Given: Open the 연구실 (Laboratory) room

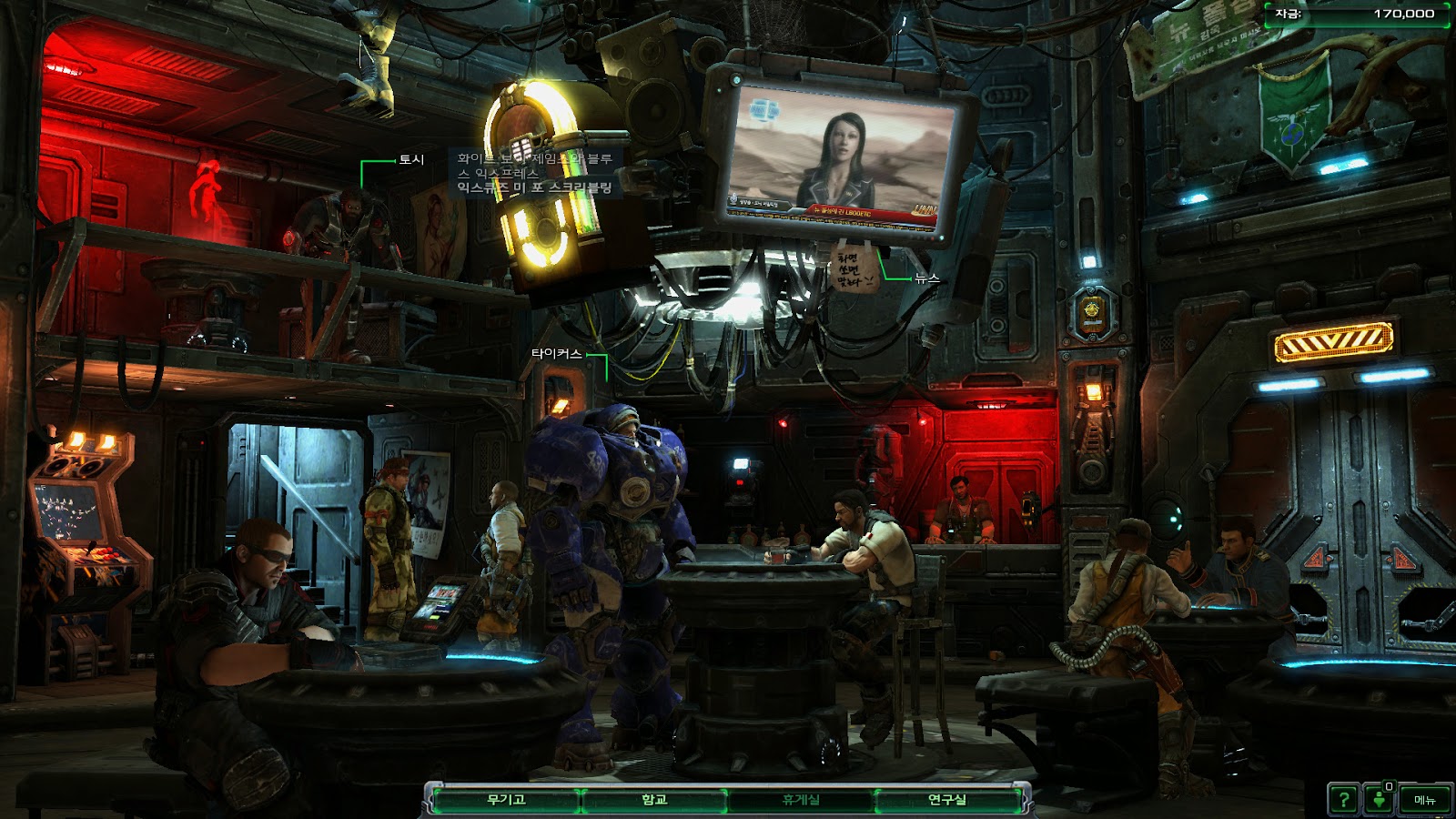Looking at the screenshot, I should coord(946,800).
